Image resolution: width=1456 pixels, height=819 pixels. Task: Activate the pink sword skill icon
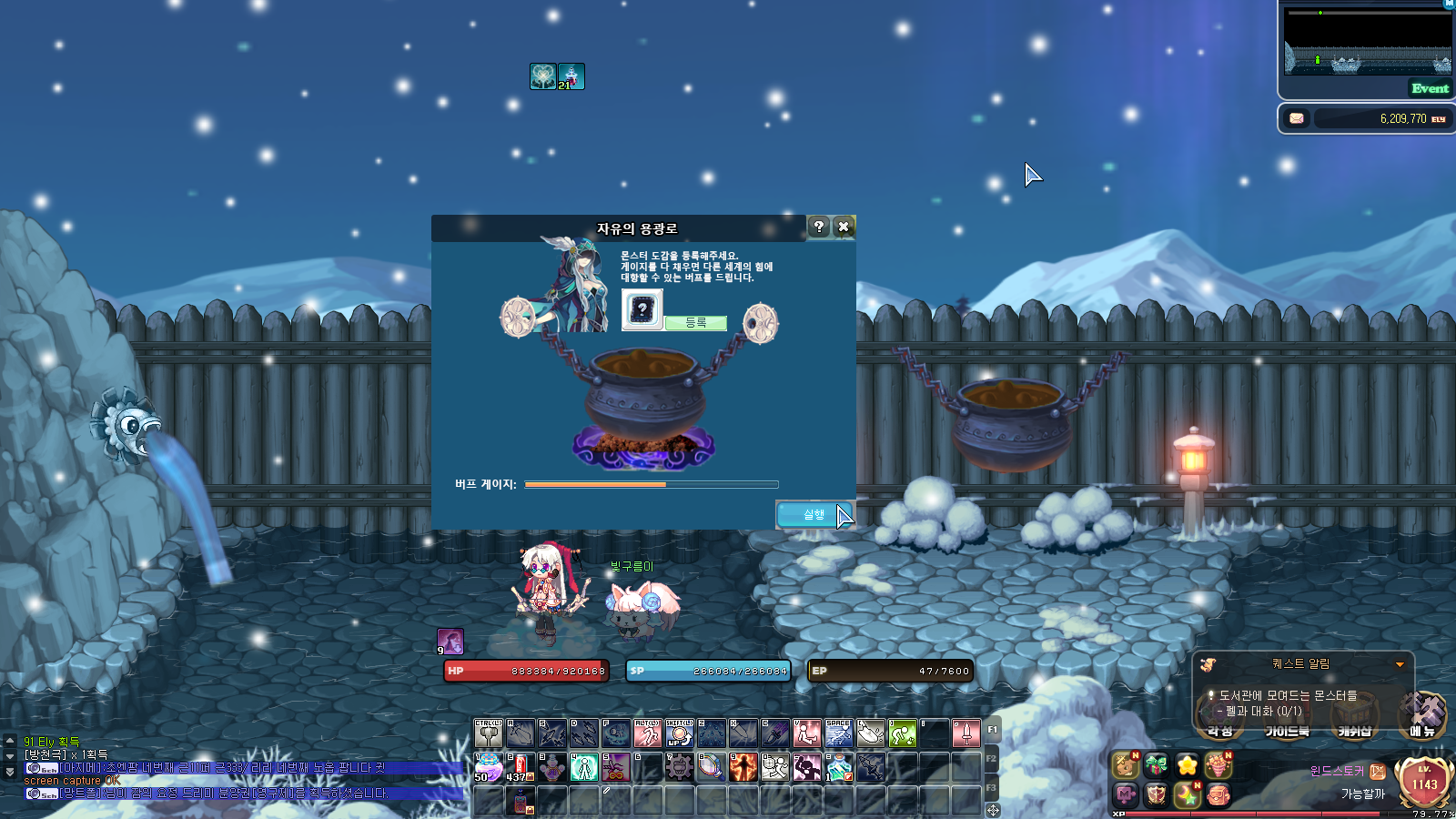click(x=966, y=733)
